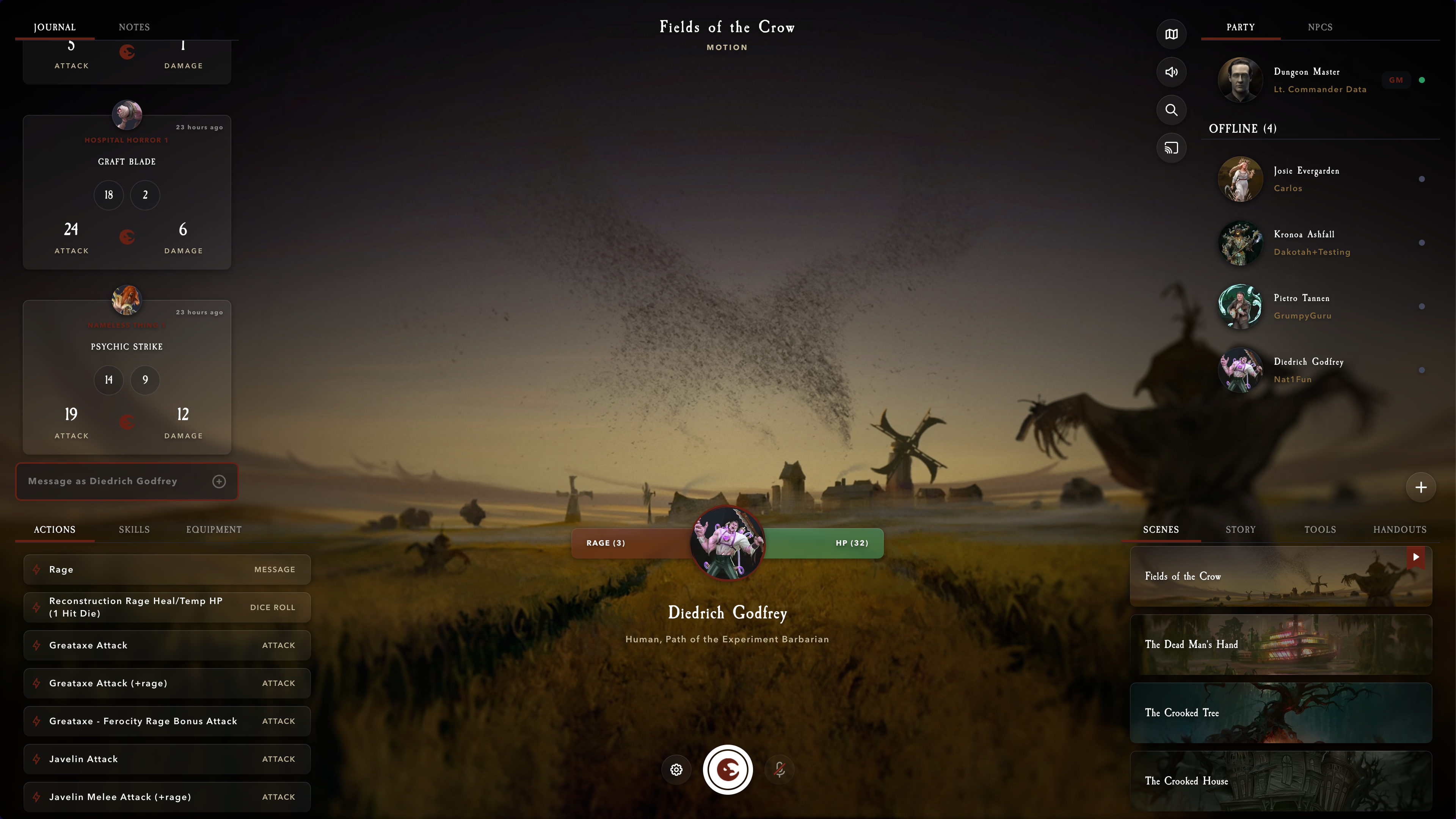Image resolution: width=1456 pixels, height=819 pixels.
Task: Roll the Javelin Attack action
Action: [x=167, y=759]
